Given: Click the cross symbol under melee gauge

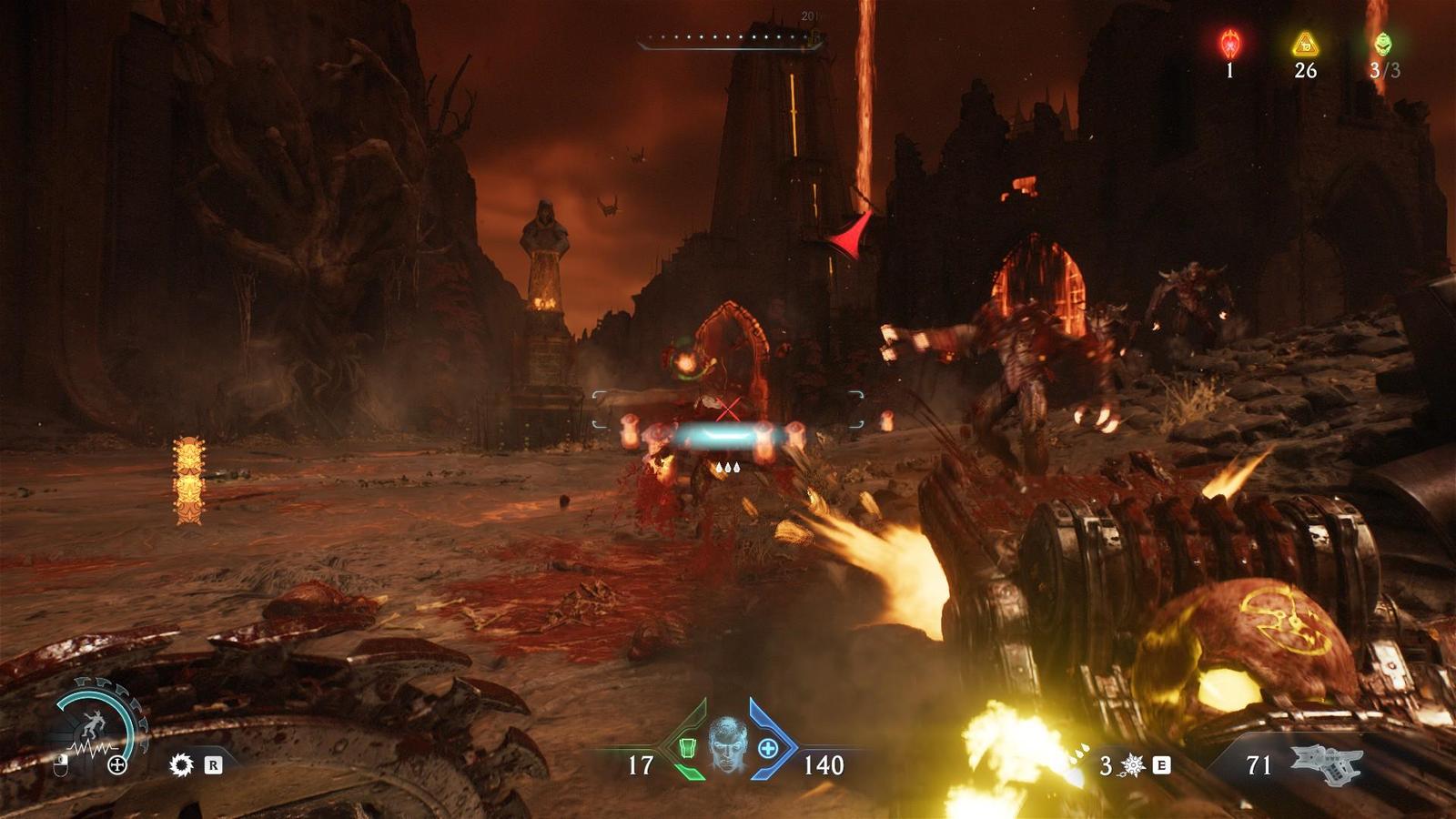Looking at the screenshot, I should click(117, 765).
